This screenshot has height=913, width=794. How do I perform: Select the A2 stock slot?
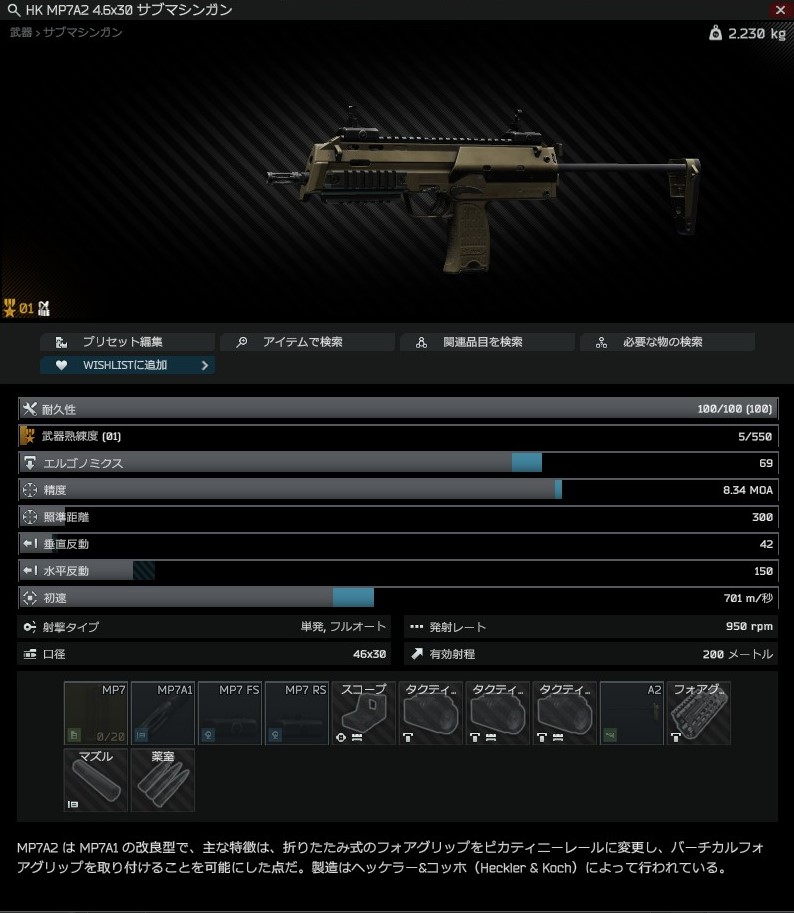[x=632, y=713]
